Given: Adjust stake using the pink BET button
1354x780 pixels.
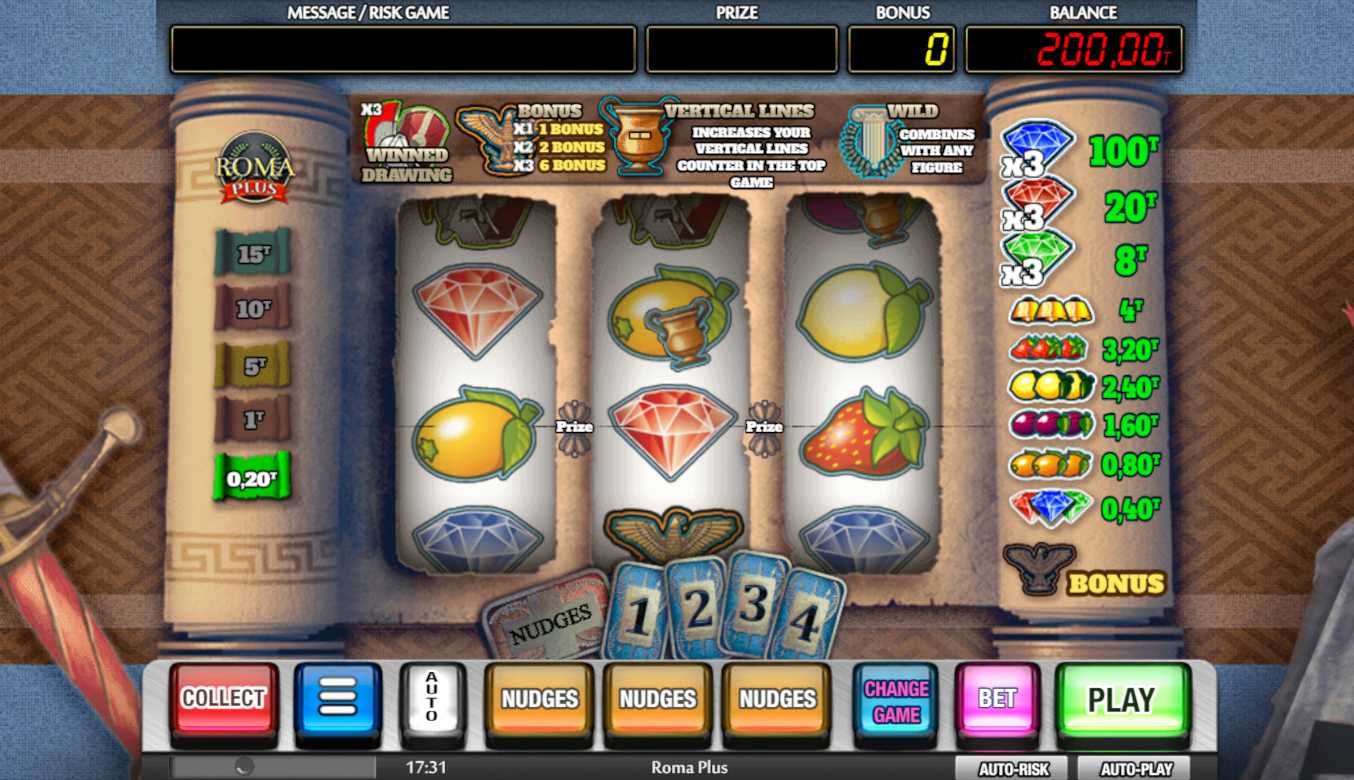Looking at the screenshot, I should click(x=997, y=699).
